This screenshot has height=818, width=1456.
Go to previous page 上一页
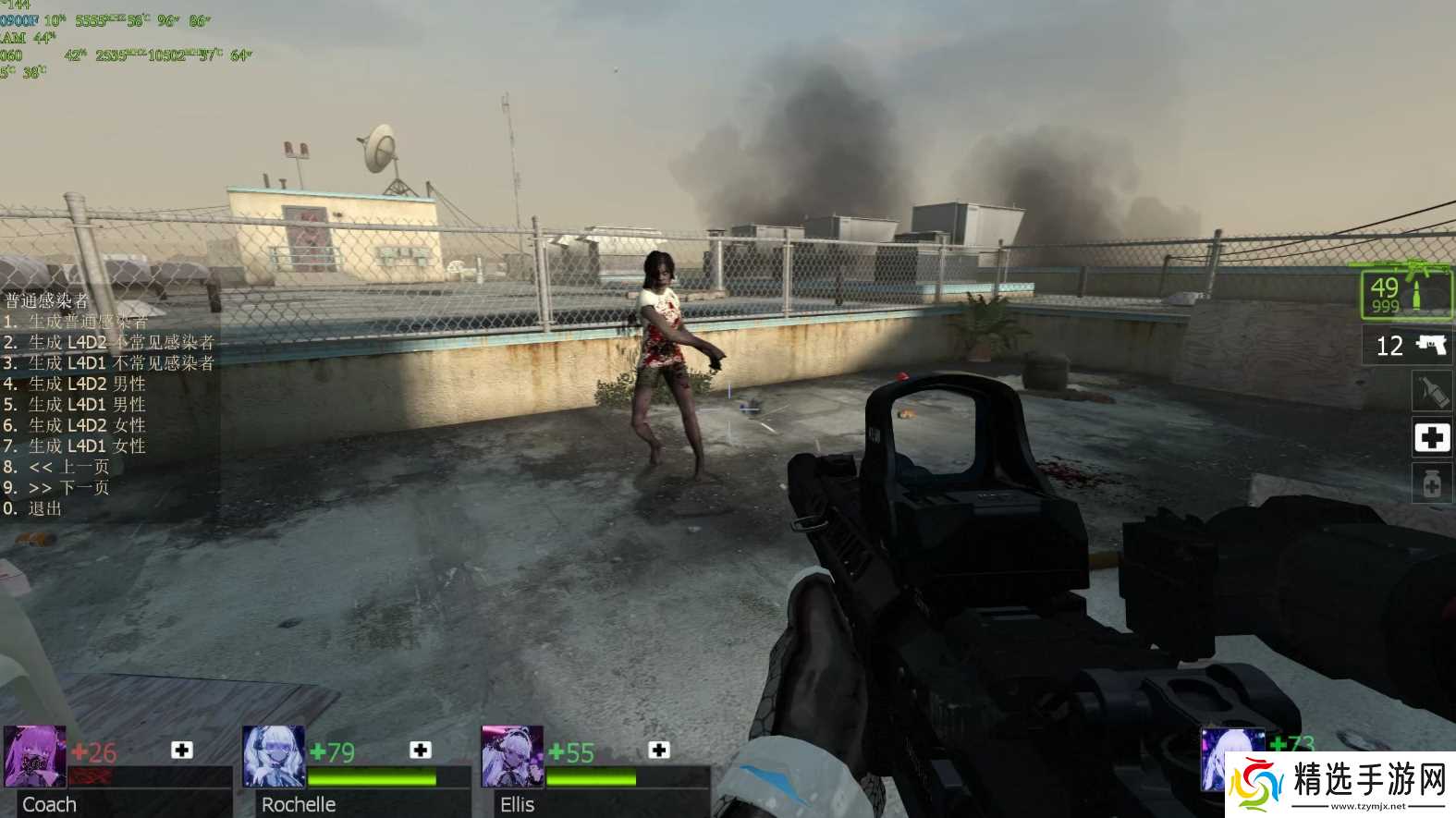[68, 467]
